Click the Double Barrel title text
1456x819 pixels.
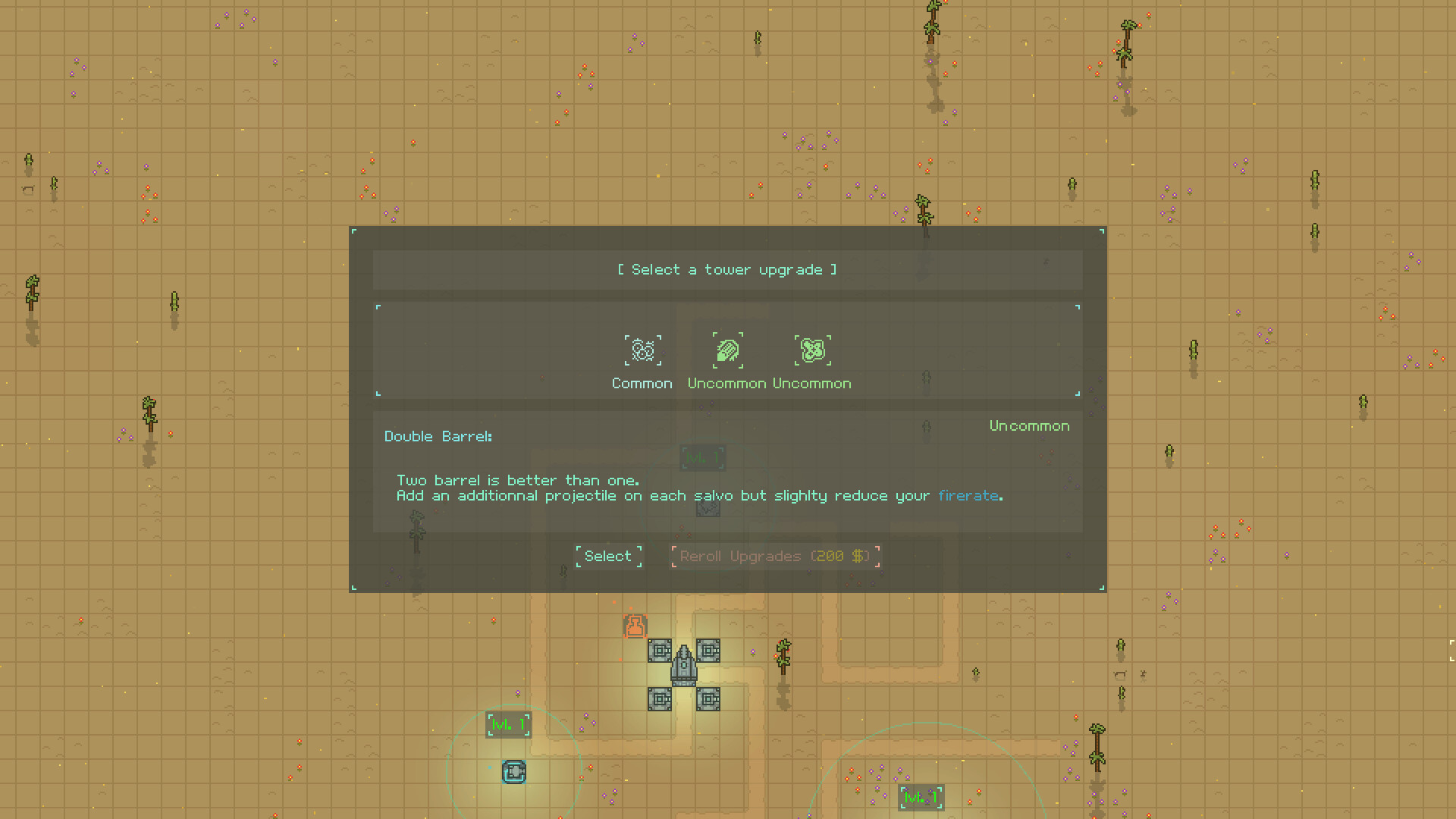pyautogui.click(x=438, y=436)
